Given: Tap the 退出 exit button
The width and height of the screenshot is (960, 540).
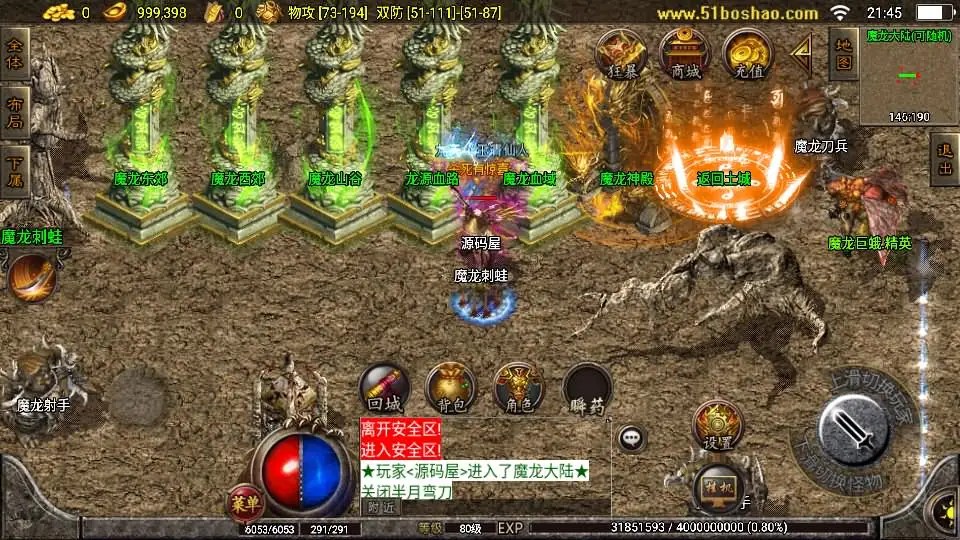Looking at the screenshot, I should pyautogui.click(x=944, y=160).
